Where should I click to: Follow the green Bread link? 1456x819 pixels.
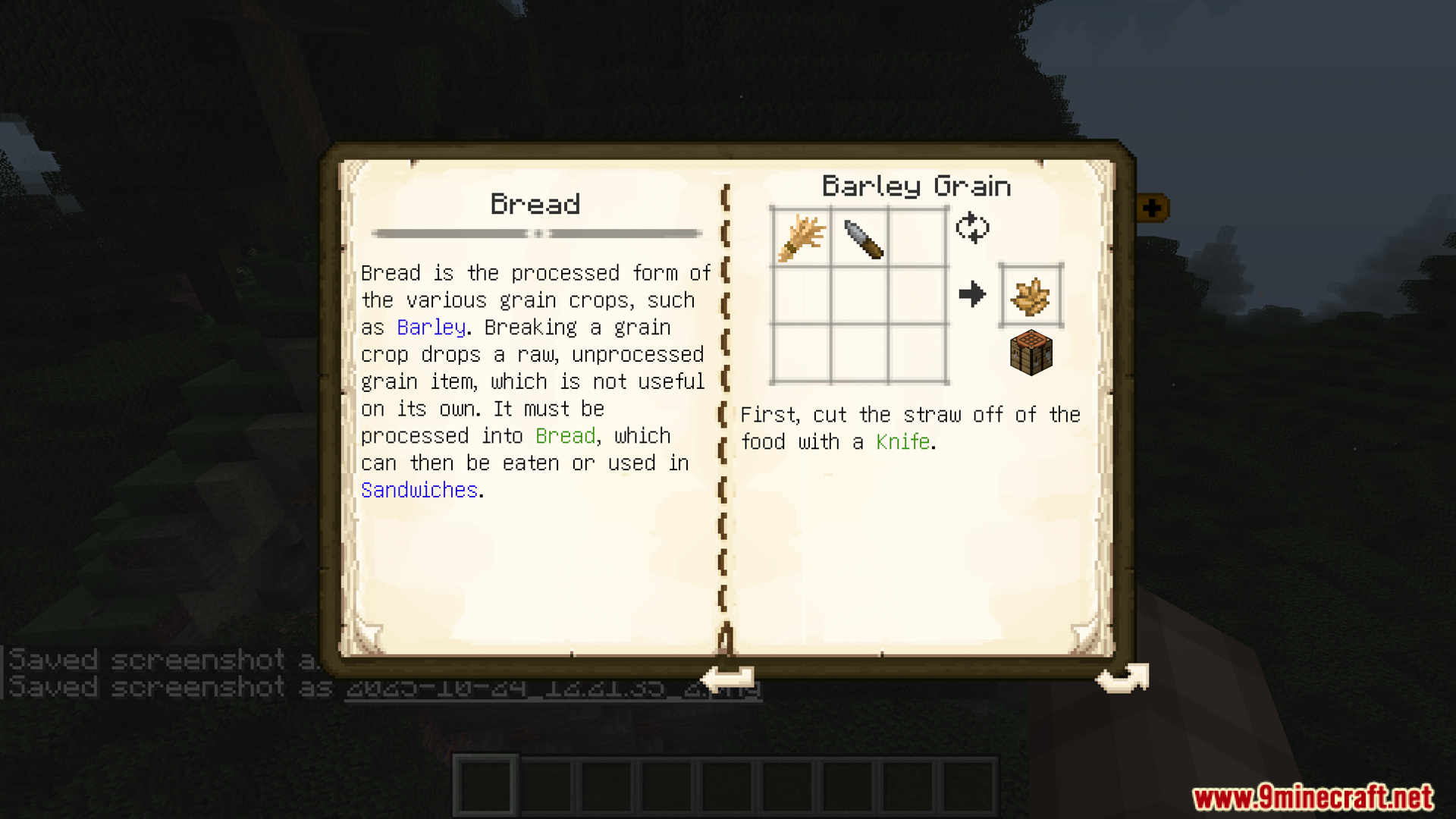565,436
